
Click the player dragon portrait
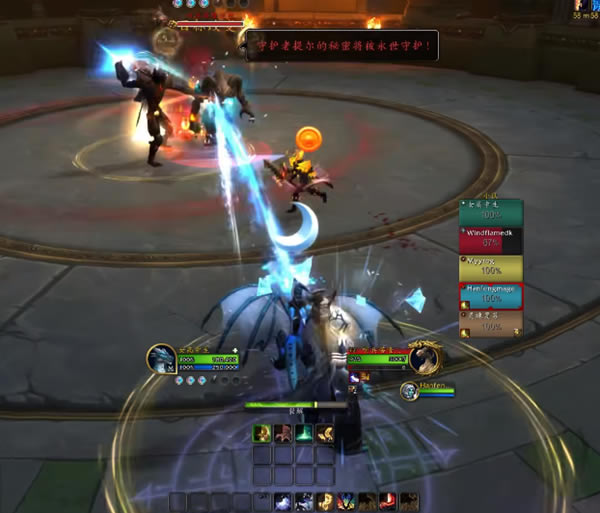pos(162,359)
